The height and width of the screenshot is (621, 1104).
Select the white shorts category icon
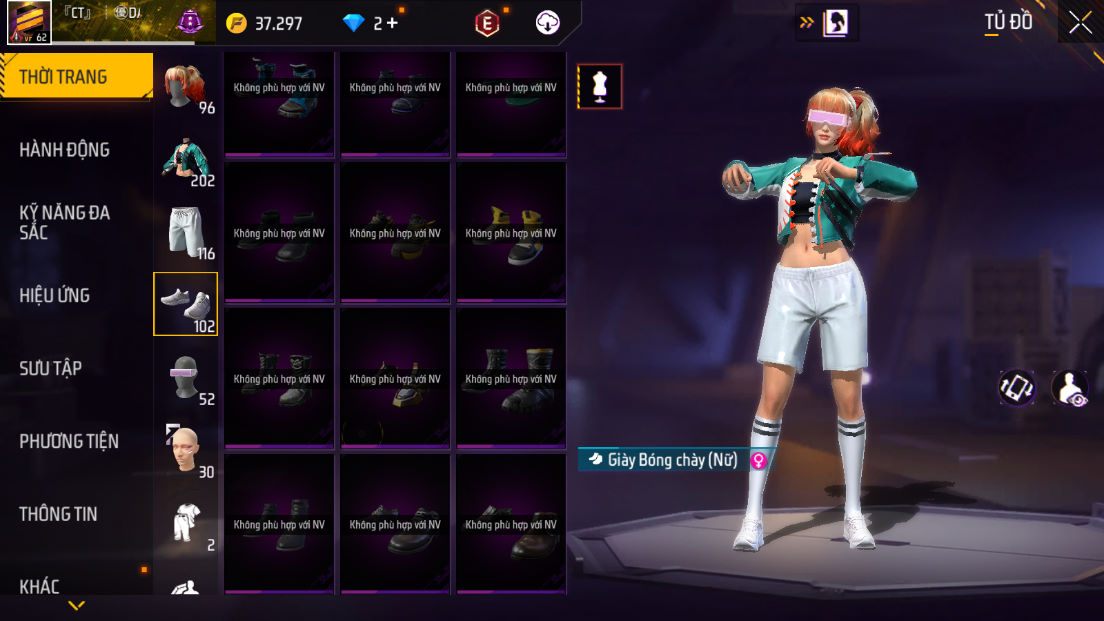tap(186, 232)
